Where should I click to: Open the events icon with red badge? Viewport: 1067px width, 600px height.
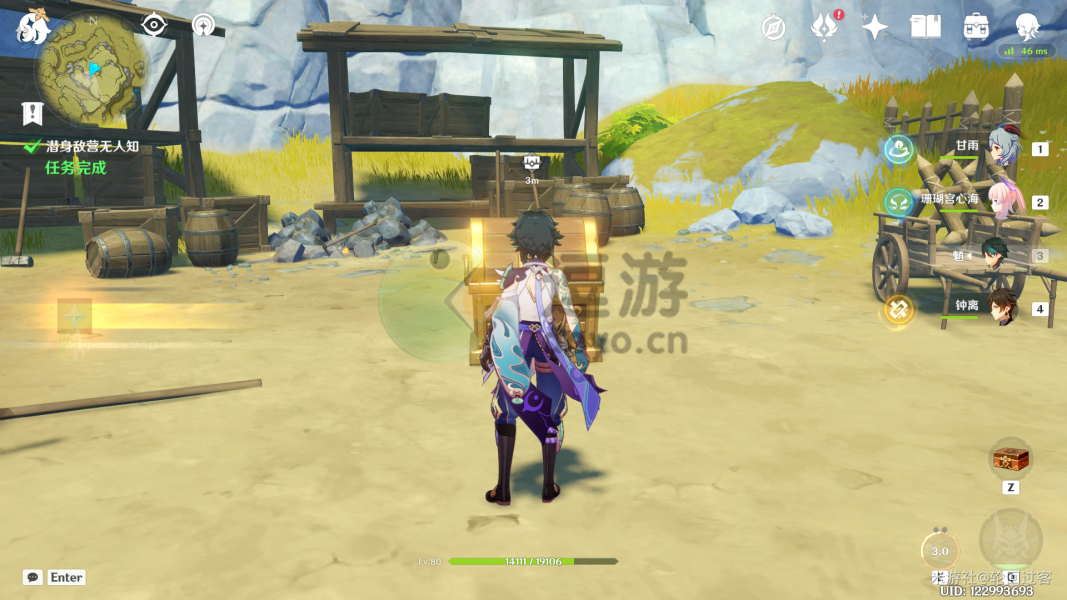(x=824, y=27)
